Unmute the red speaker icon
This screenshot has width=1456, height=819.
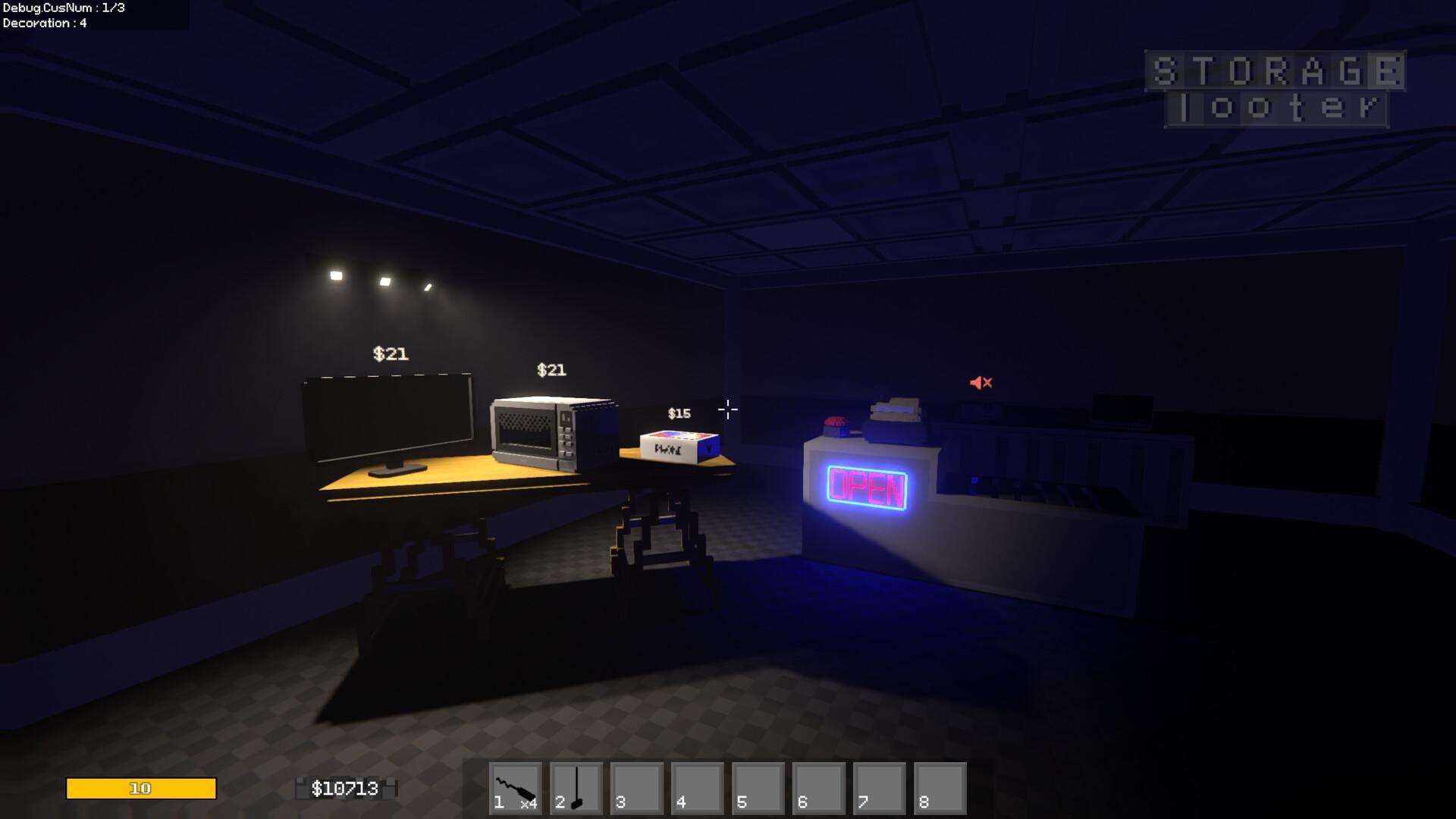point(981,383)
